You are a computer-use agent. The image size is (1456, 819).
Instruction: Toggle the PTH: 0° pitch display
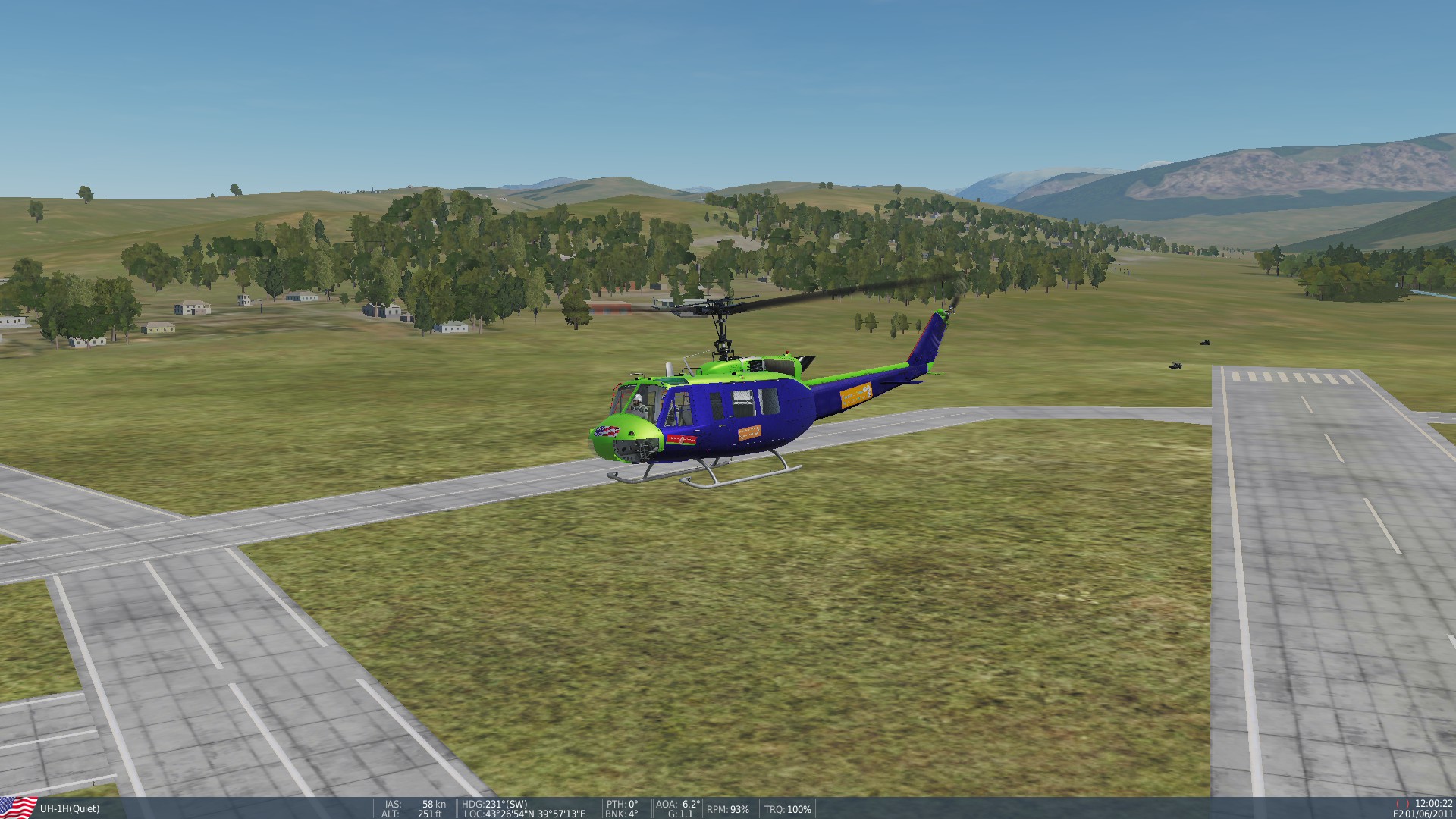tap(622, 805)
